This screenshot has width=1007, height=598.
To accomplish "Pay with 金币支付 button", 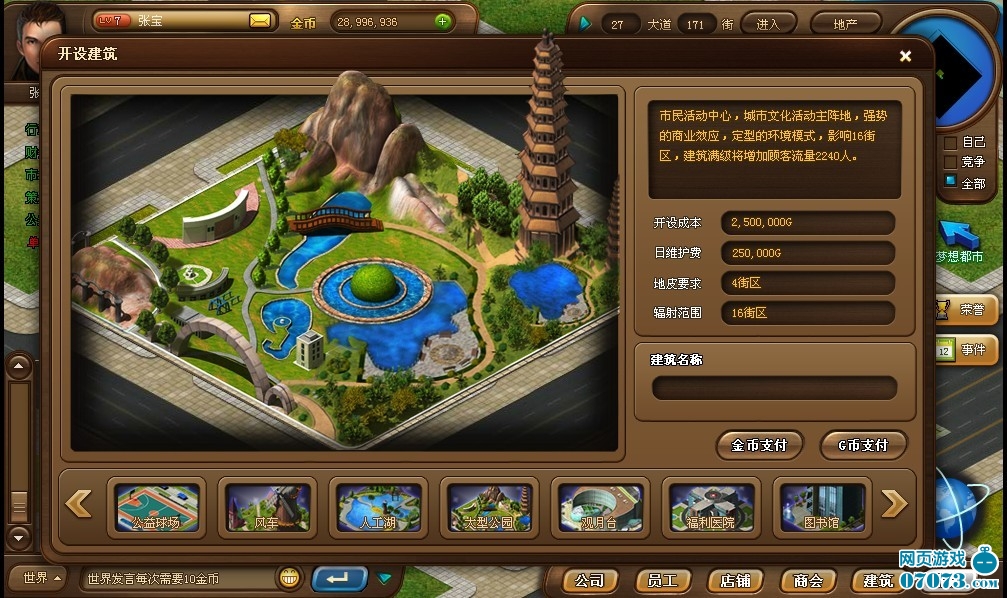I will pyautogui.click(x=759, y=445).
